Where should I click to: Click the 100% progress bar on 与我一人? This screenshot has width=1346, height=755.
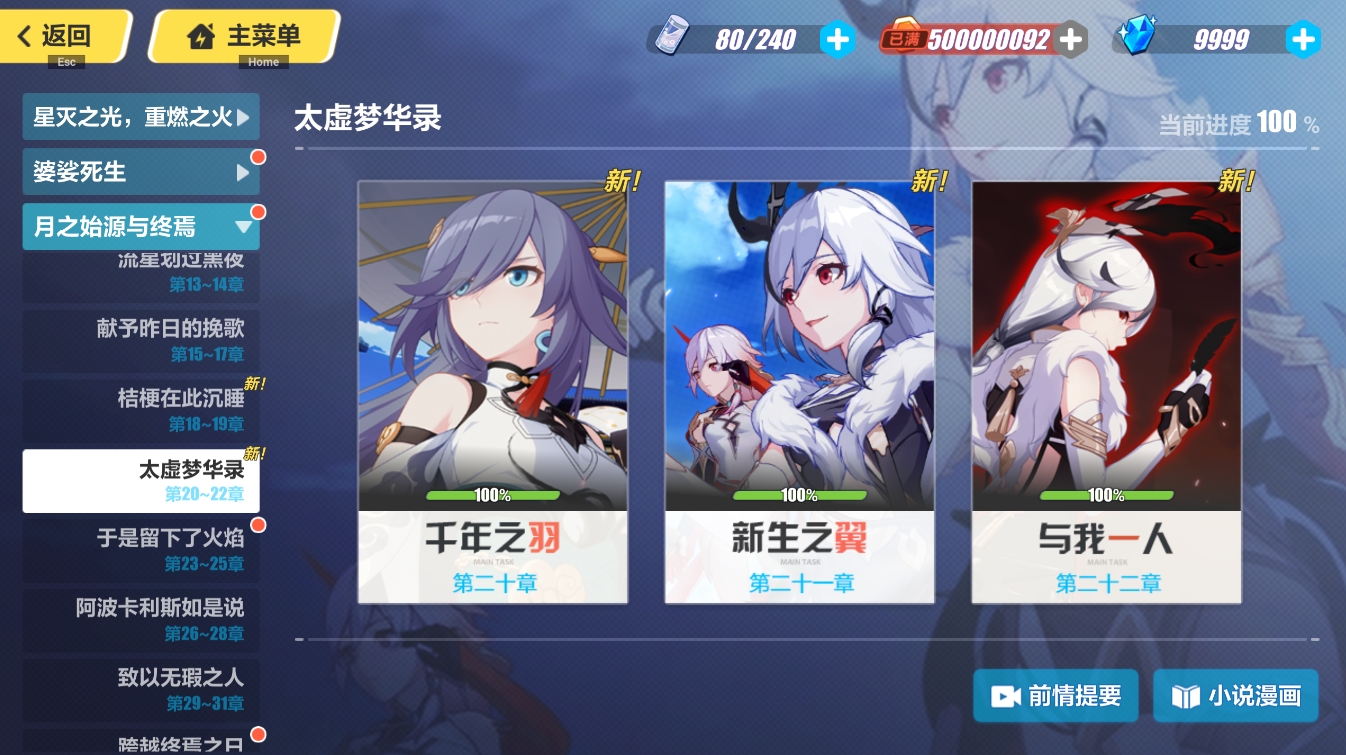(1107, 494)
